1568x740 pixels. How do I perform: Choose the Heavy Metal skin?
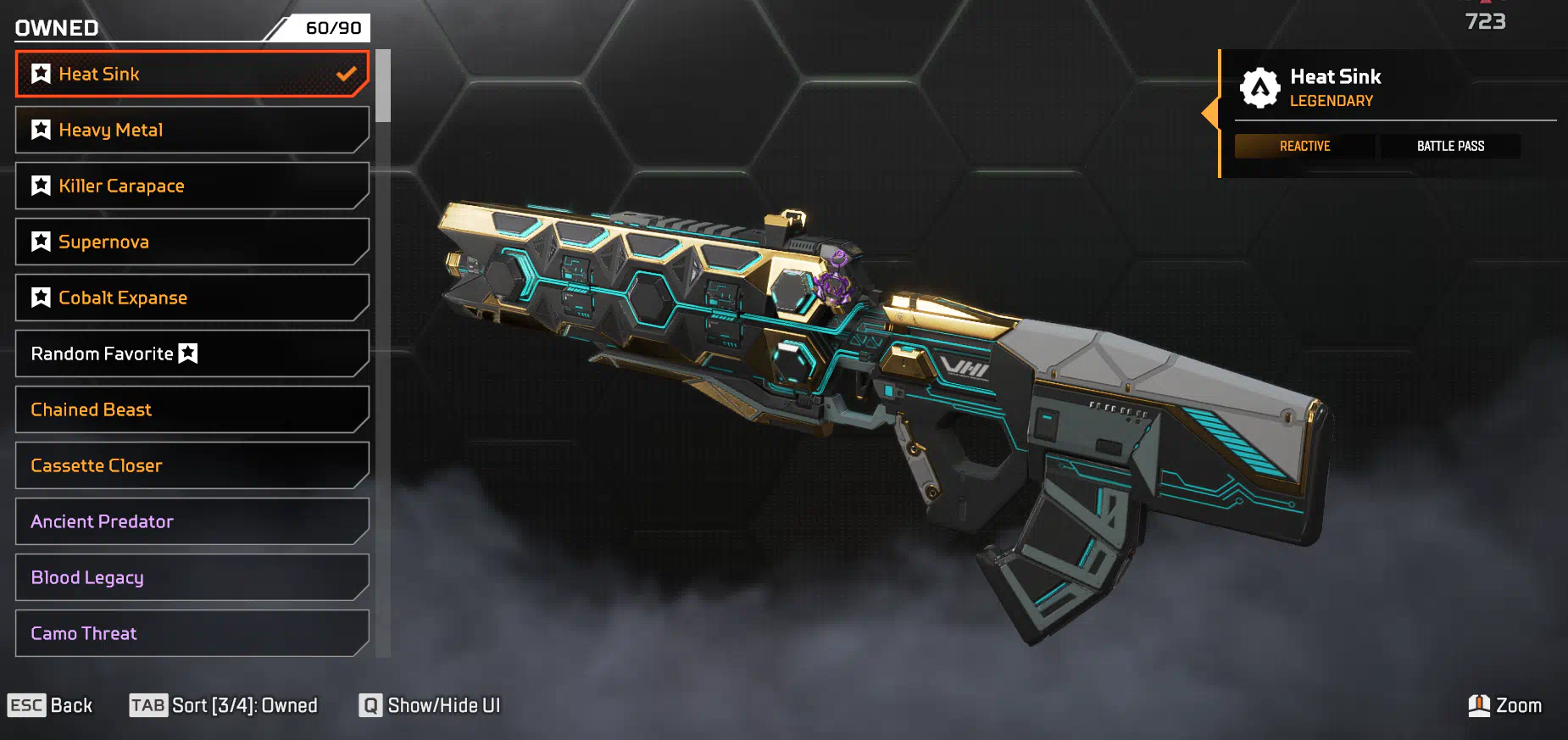[192, 130]
